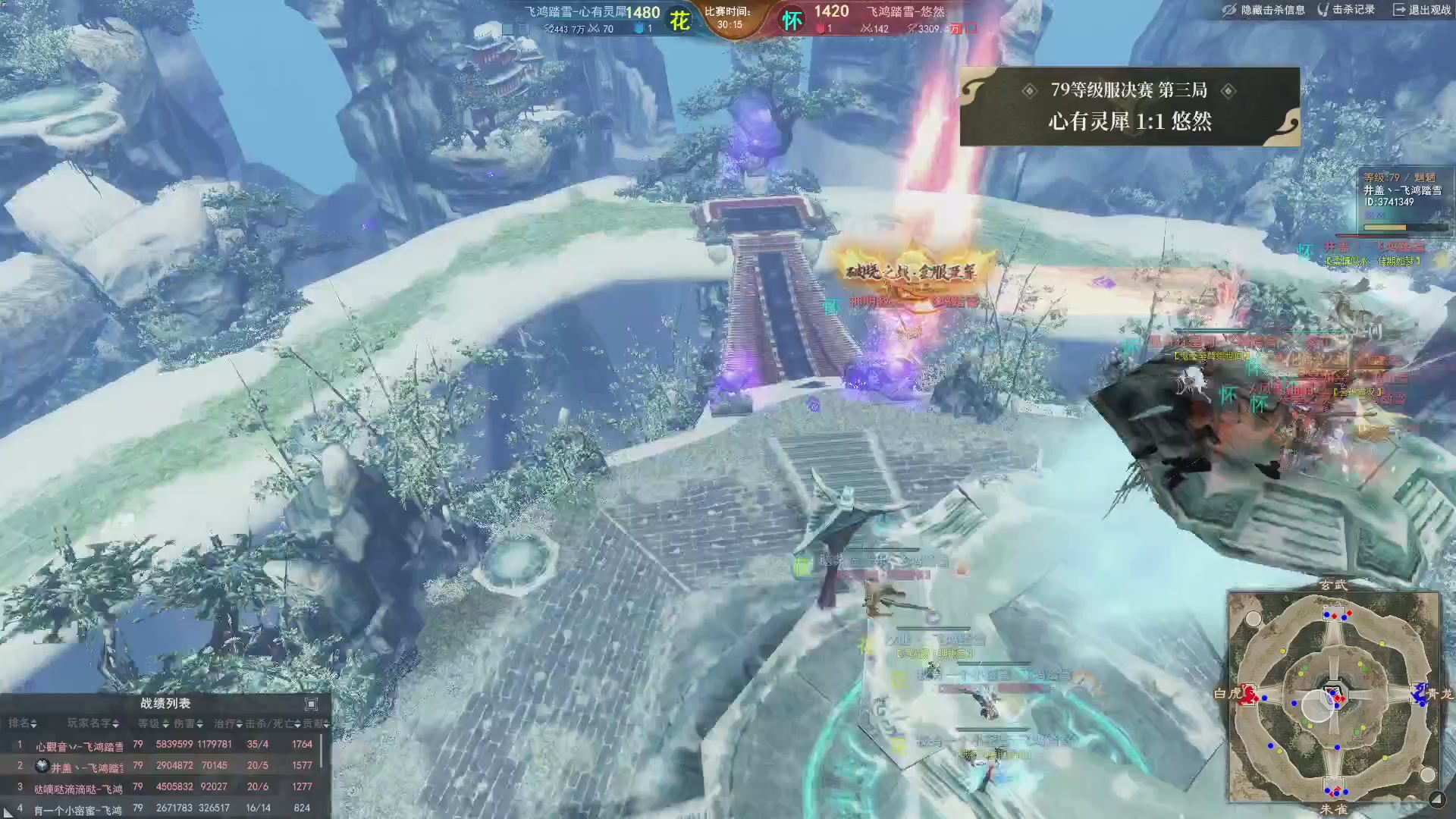Image resolution: width=1456 pixels, height=819 pixels.
Task: Toggle the 隐藏击杀信息 hide kill info option
Action: click(1264, 10)
